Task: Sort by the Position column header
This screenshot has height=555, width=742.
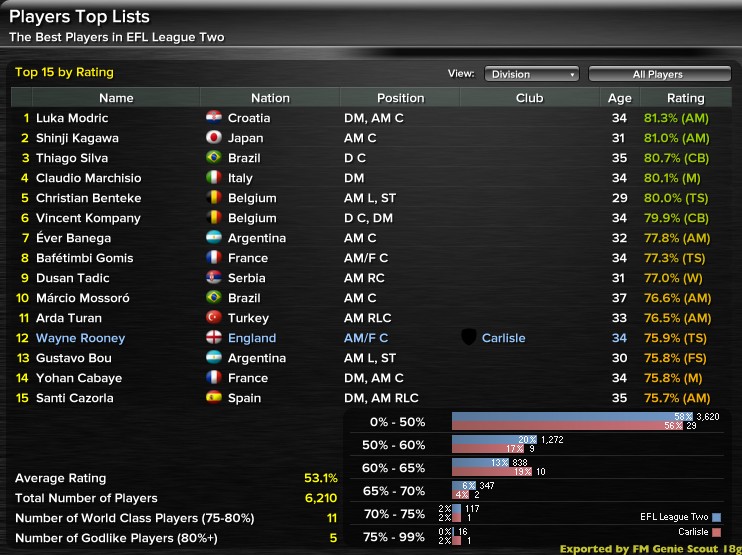Action: pos(400,98)
